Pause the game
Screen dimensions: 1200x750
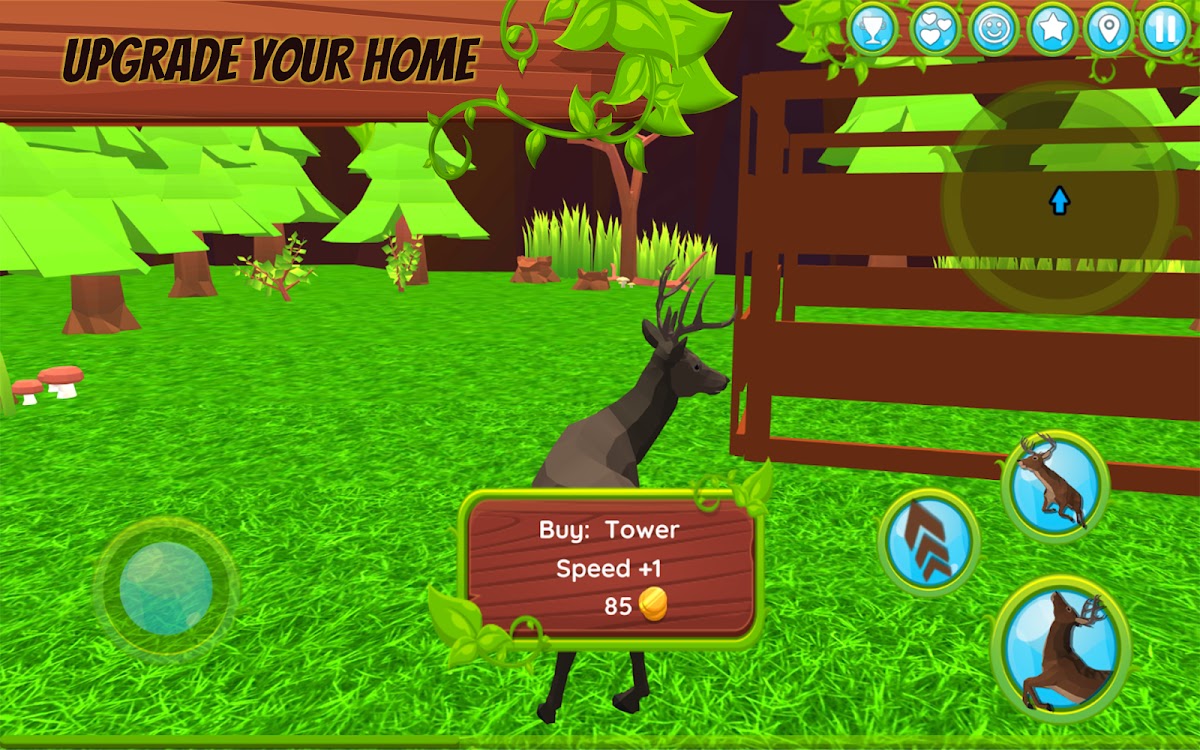[1165, 29]
